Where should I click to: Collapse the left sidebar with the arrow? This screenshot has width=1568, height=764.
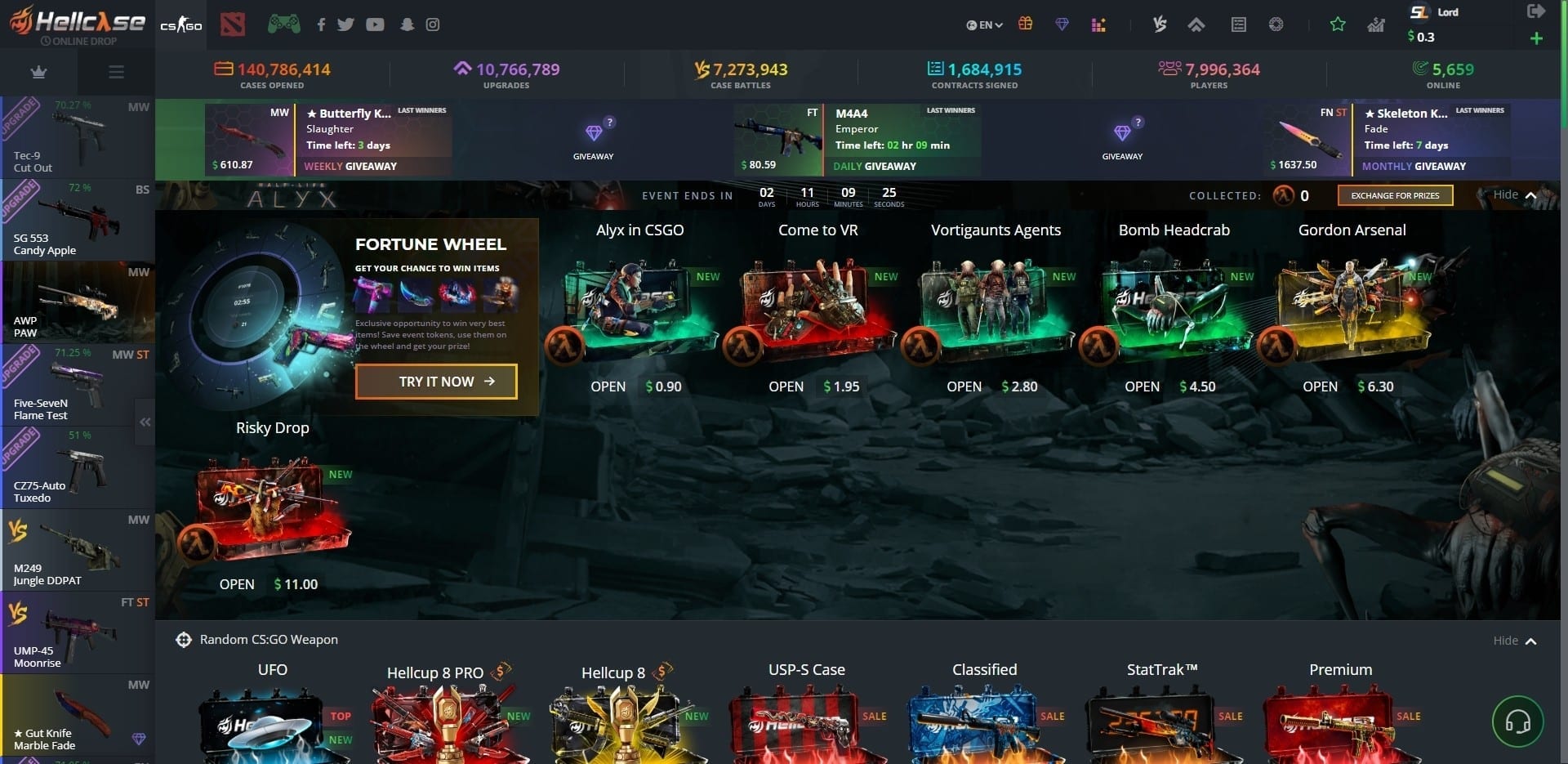(x=145, y=422)
